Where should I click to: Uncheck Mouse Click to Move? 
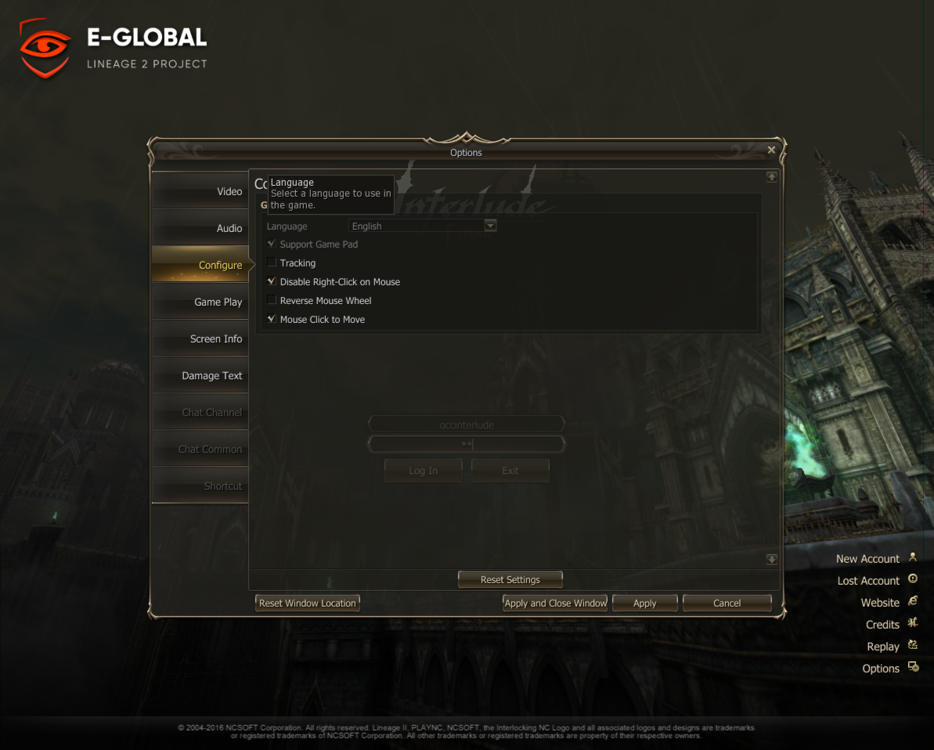[x=272, y=320]
